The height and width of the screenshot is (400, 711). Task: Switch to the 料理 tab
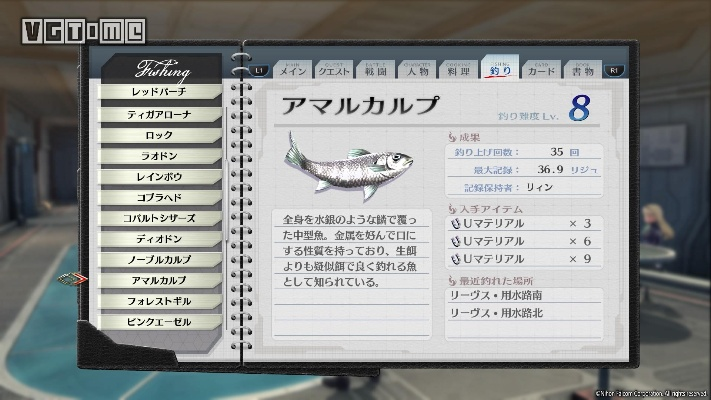(457, 70)
